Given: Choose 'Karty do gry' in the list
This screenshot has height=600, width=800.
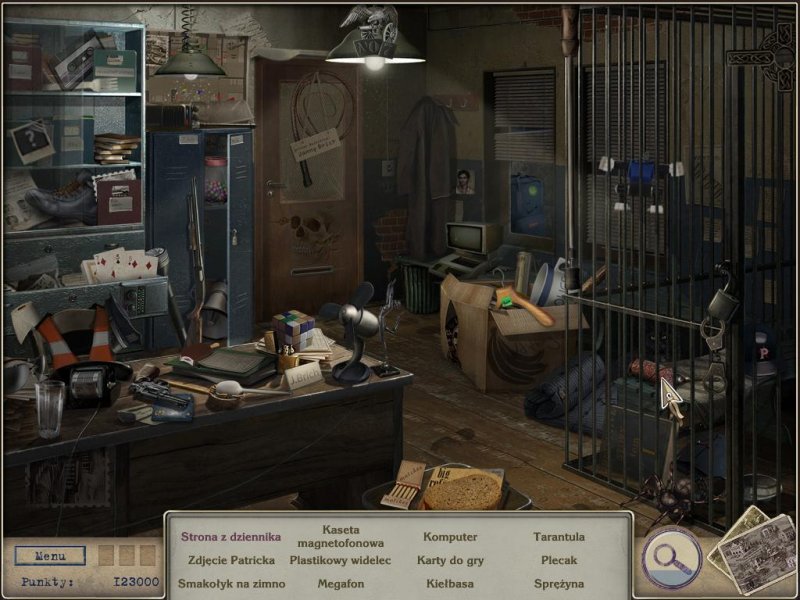Looking at the screenshot, I should [450, 560].
